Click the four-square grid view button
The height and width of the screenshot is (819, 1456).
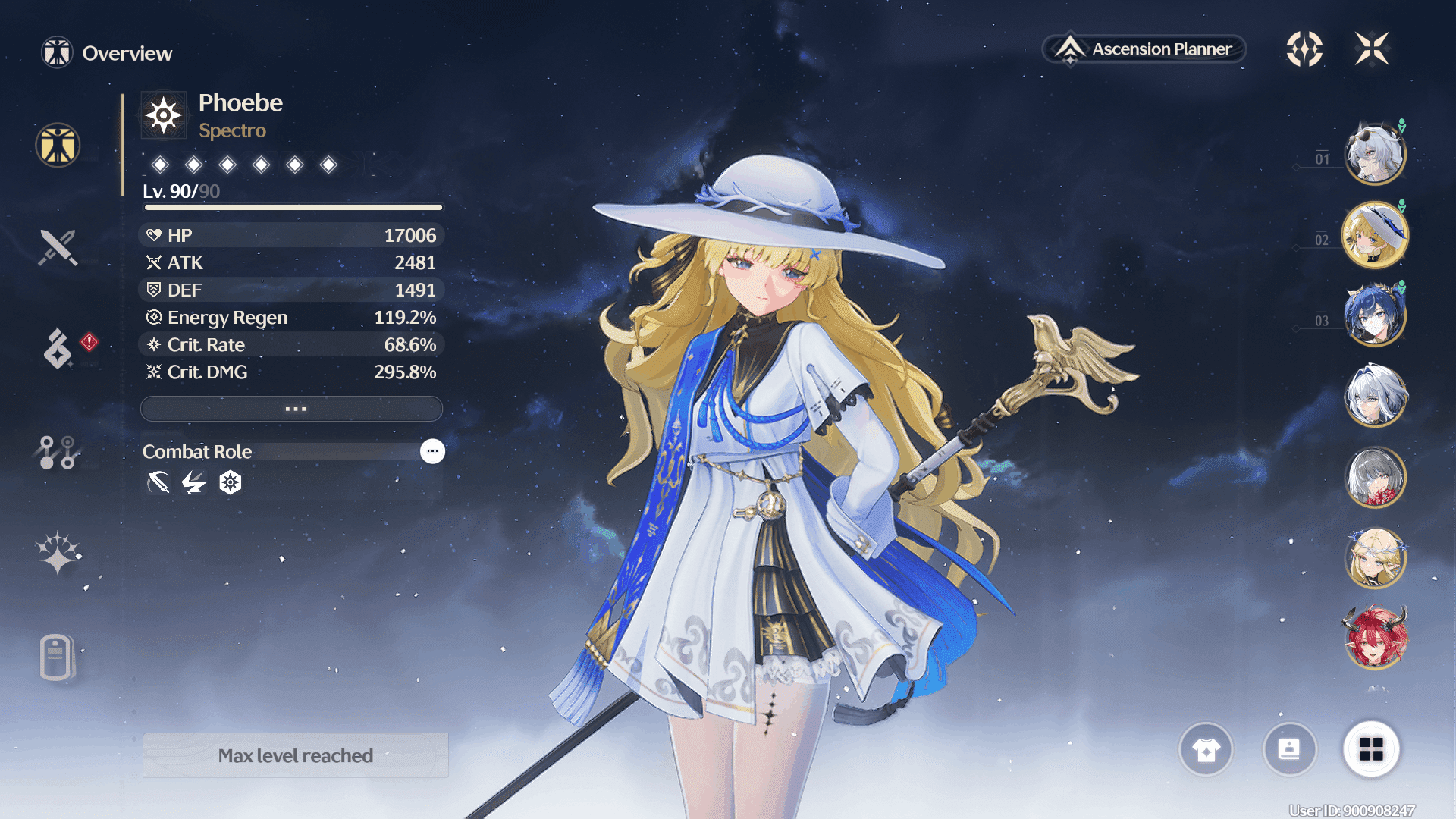[1371, 749]
